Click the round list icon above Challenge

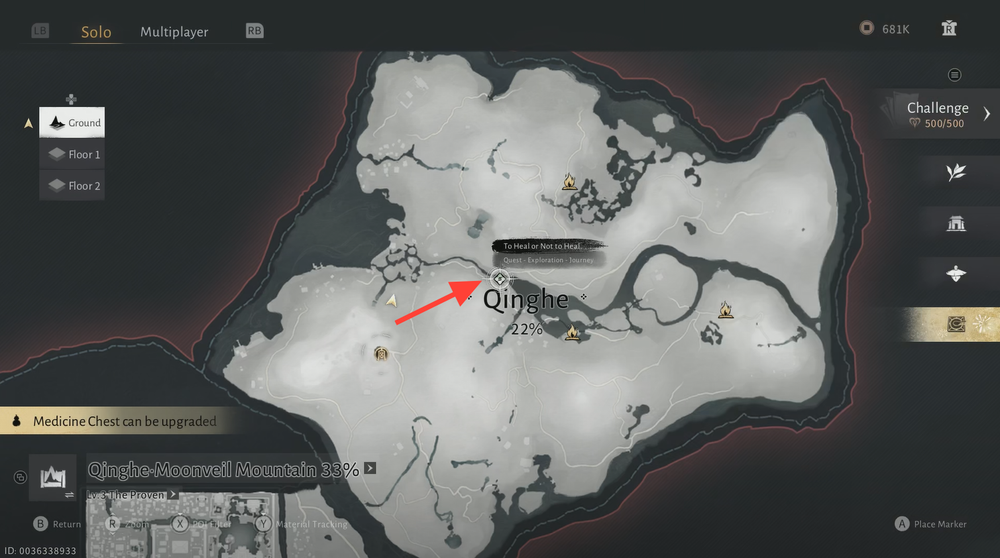pyautogui.click(x=955, y=75)
